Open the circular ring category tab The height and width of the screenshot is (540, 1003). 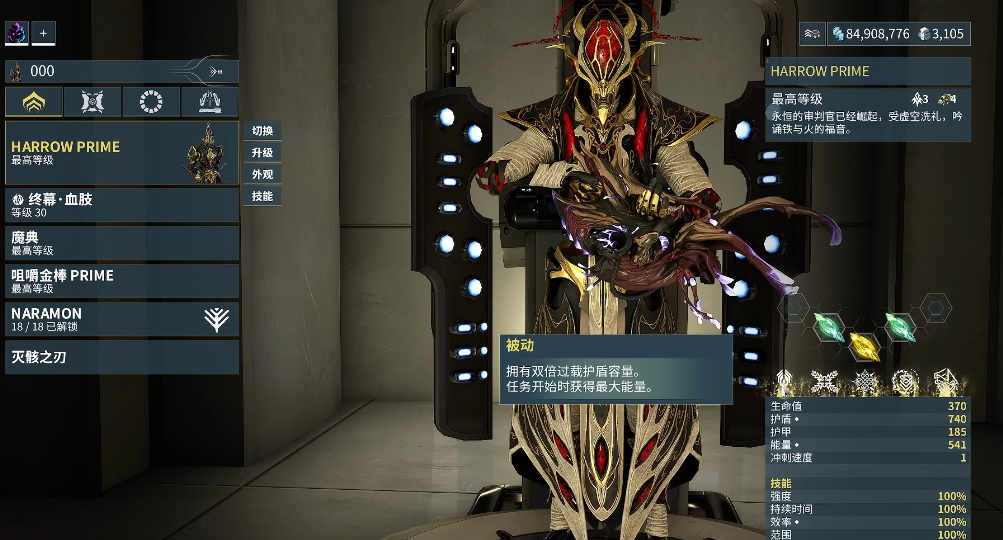click(x=151, y=102)
